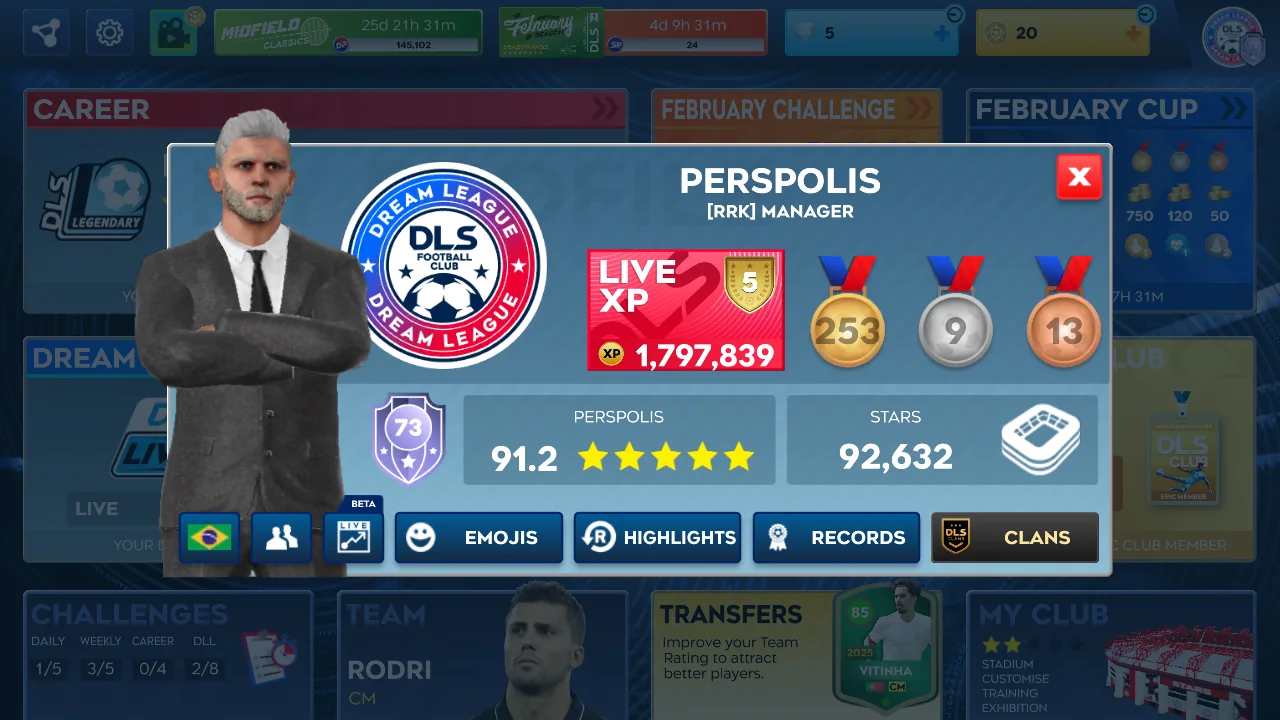This screenshot has height=720, width=1280.
Task: Open the Midfield Classics event banner
Action: pos(348,33)
